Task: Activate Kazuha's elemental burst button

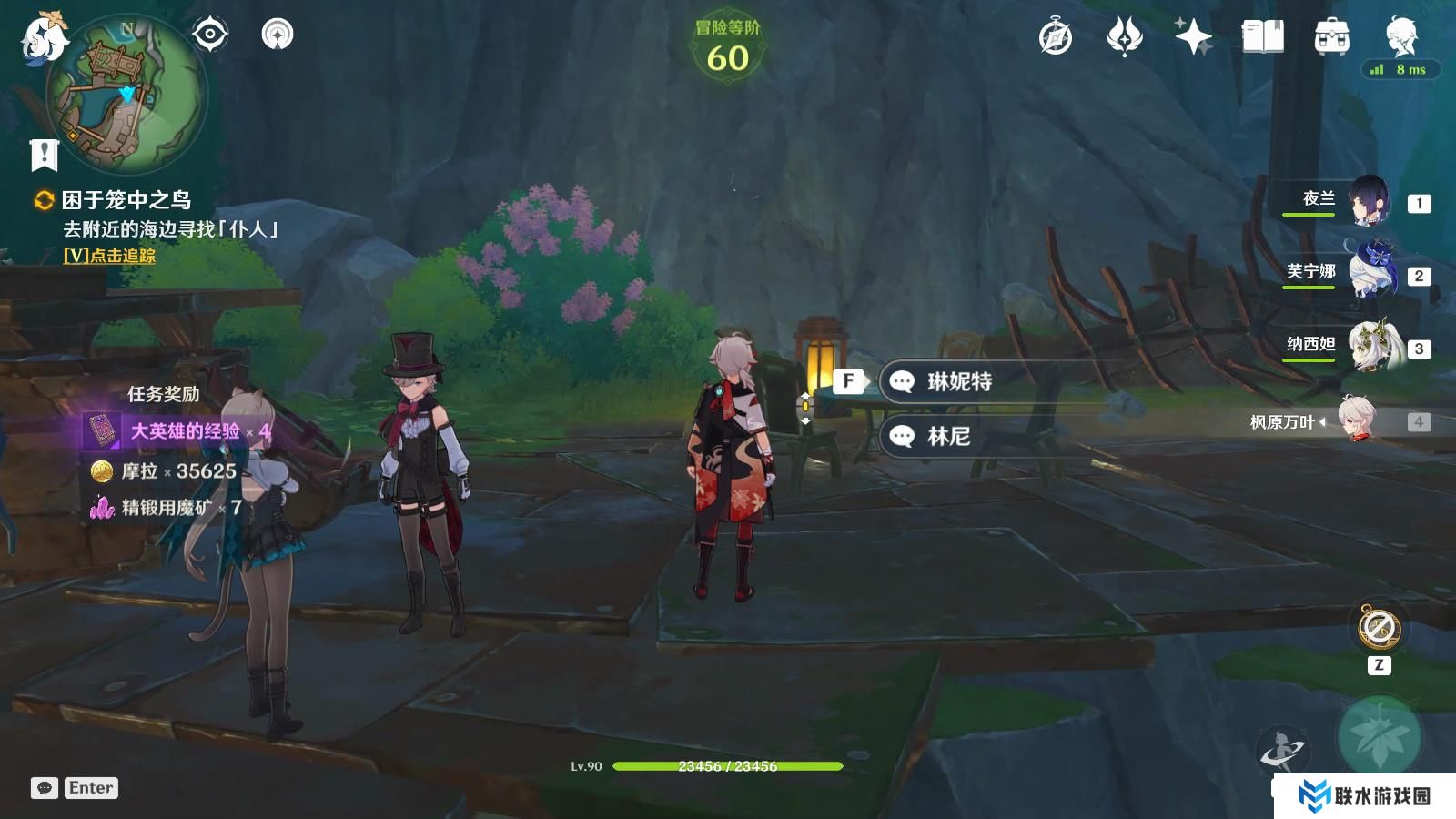Action: [x=1379, y=737]
